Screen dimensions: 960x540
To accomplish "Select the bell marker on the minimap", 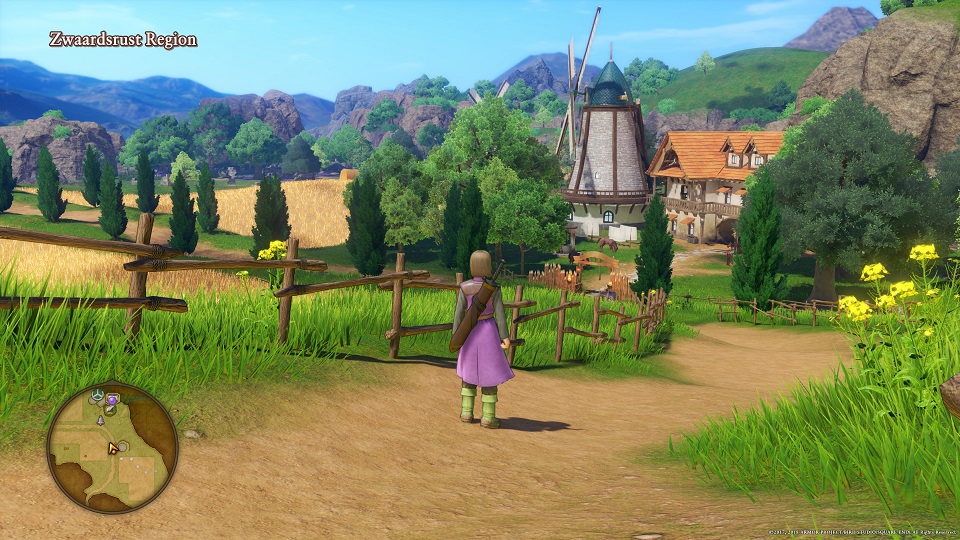I will coord(101,421).
